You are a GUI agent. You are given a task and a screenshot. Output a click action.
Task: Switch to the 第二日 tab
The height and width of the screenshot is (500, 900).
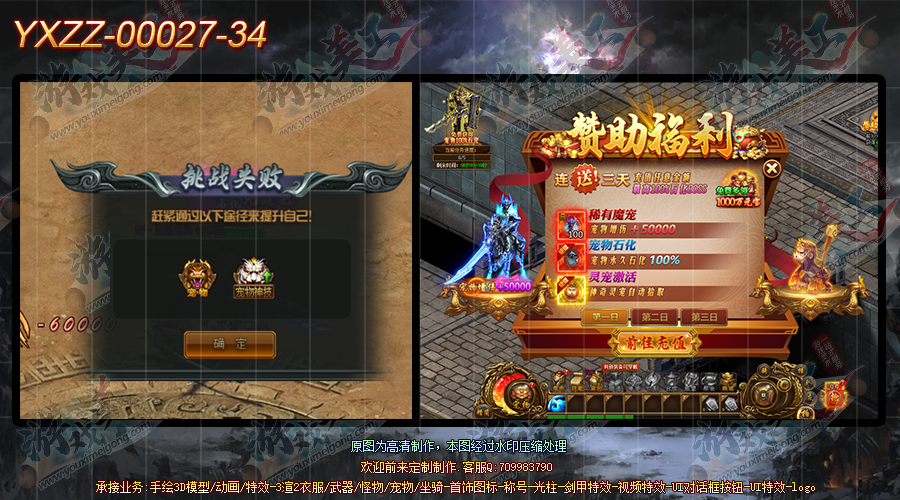(655, 317)
